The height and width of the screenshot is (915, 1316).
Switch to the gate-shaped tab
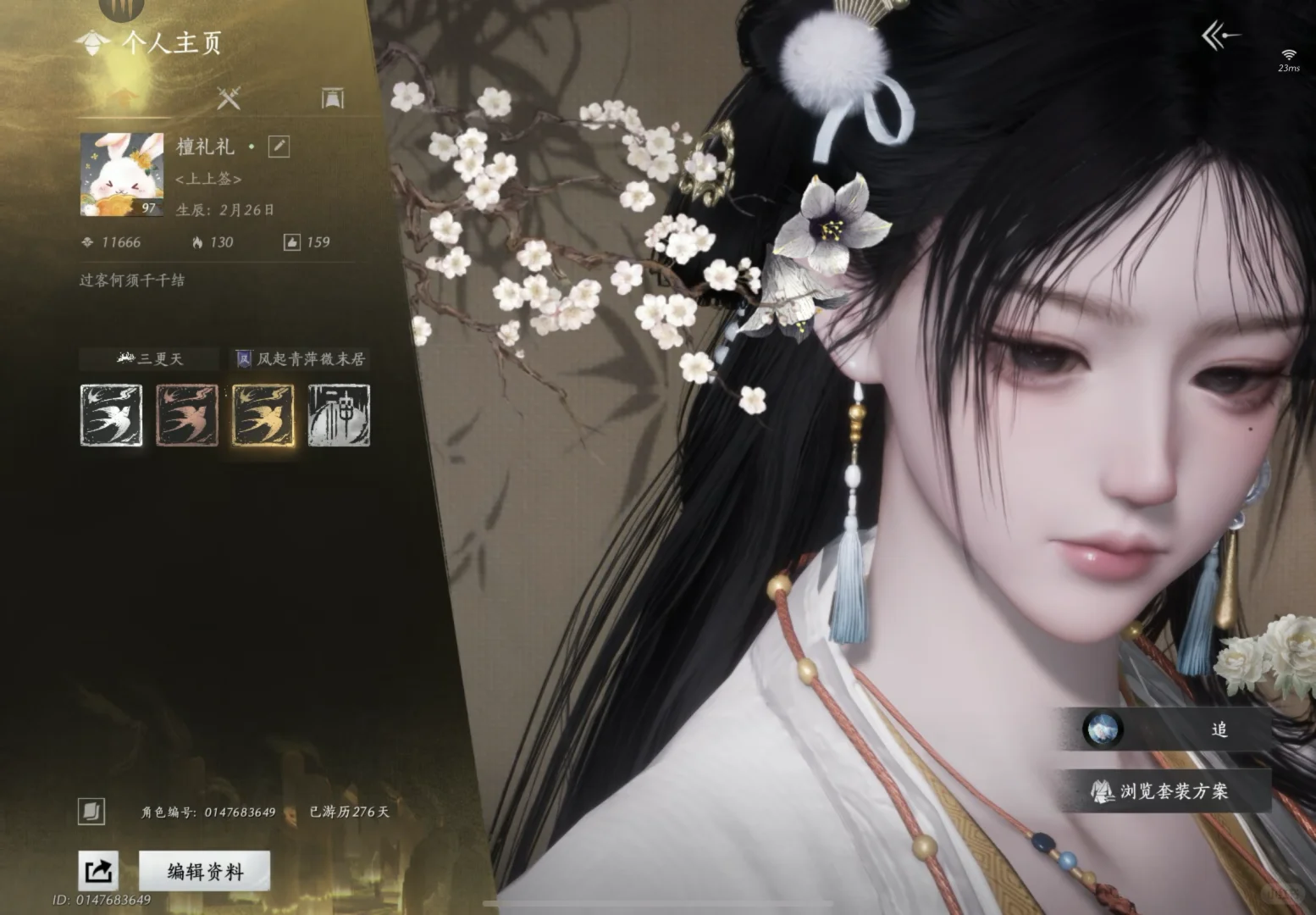[x=333, y=98]
